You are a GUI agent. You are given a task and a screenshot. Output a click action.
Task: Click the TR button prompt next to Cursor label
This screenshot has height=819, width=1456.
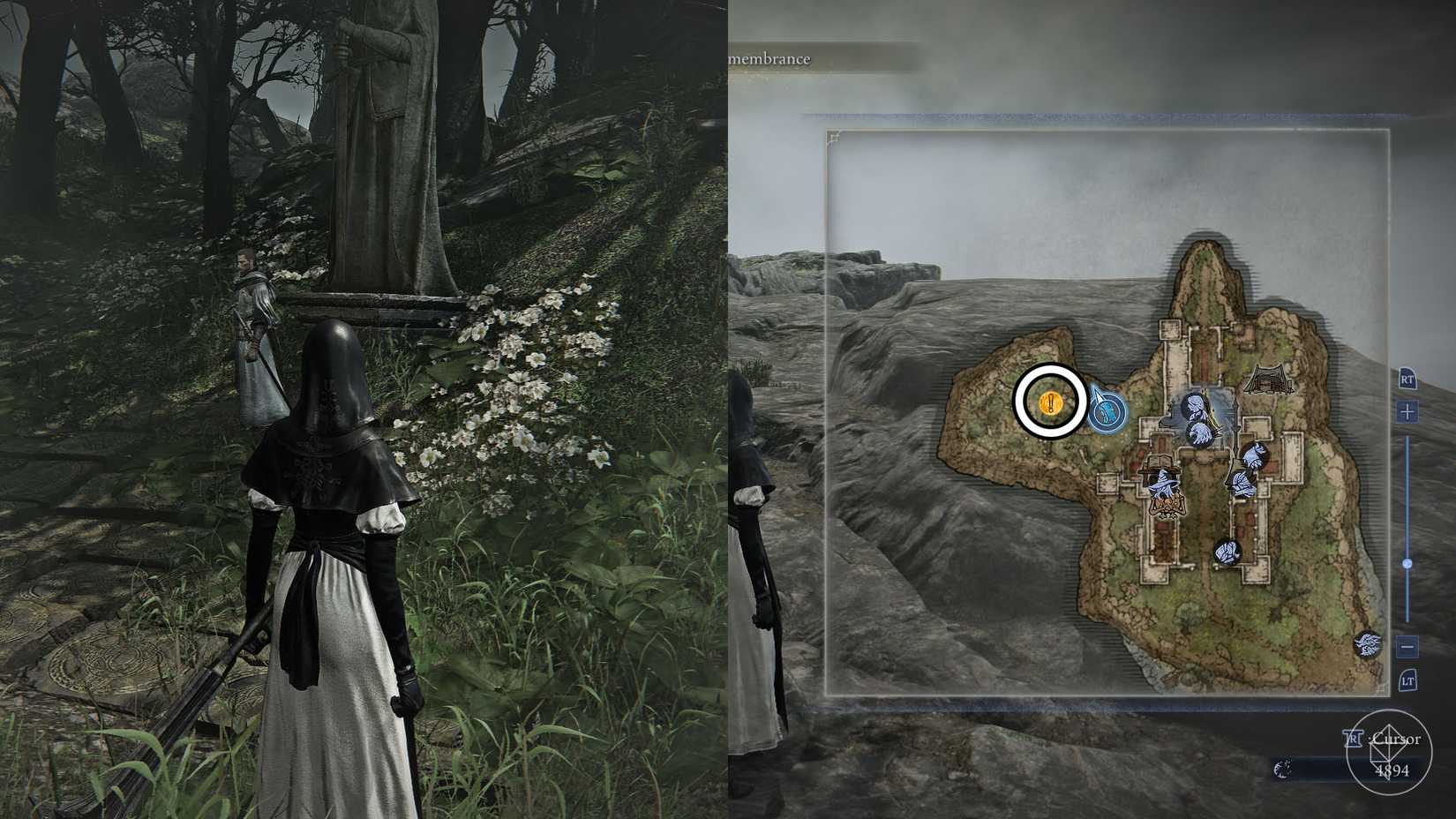pos(1353,739)
